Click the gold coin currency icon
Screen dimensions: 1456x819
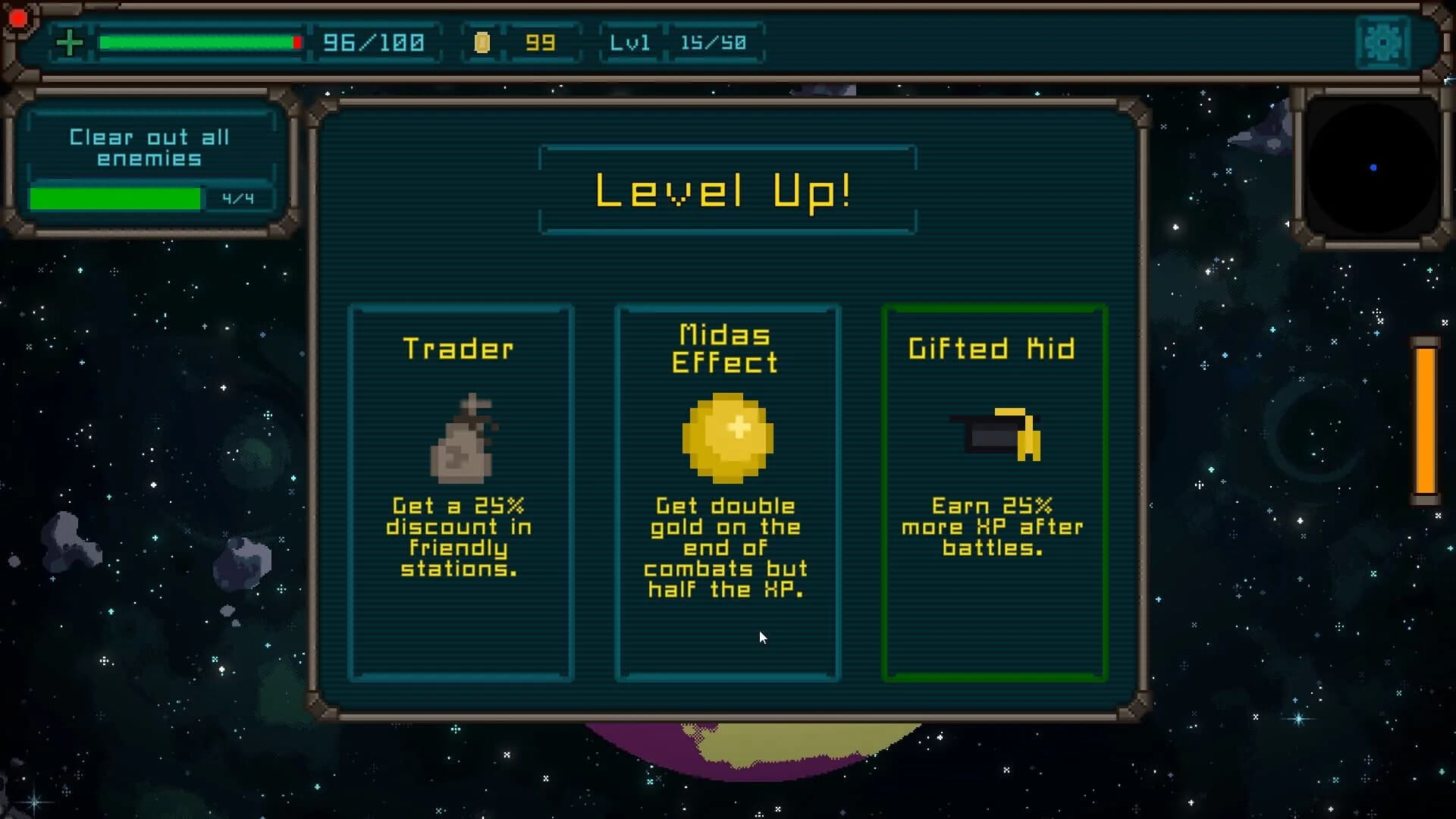(483, 43)
